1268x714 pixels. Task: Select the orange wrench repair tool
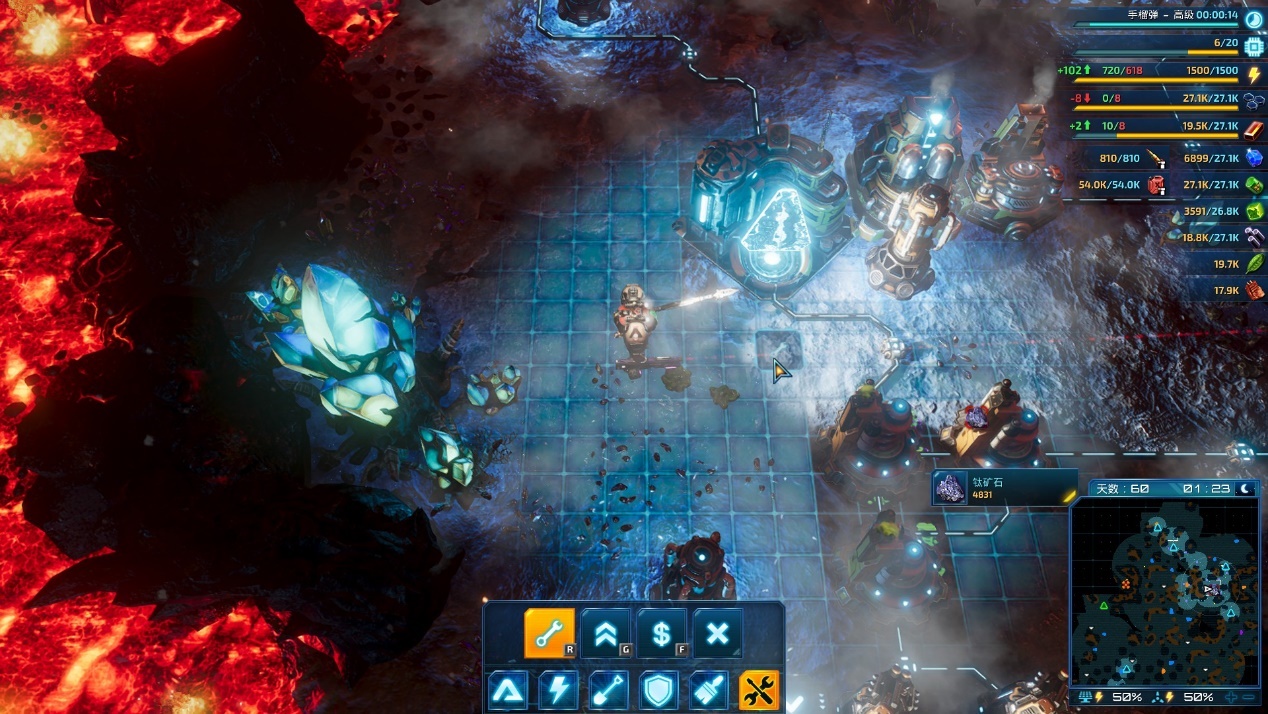point(550,633)
